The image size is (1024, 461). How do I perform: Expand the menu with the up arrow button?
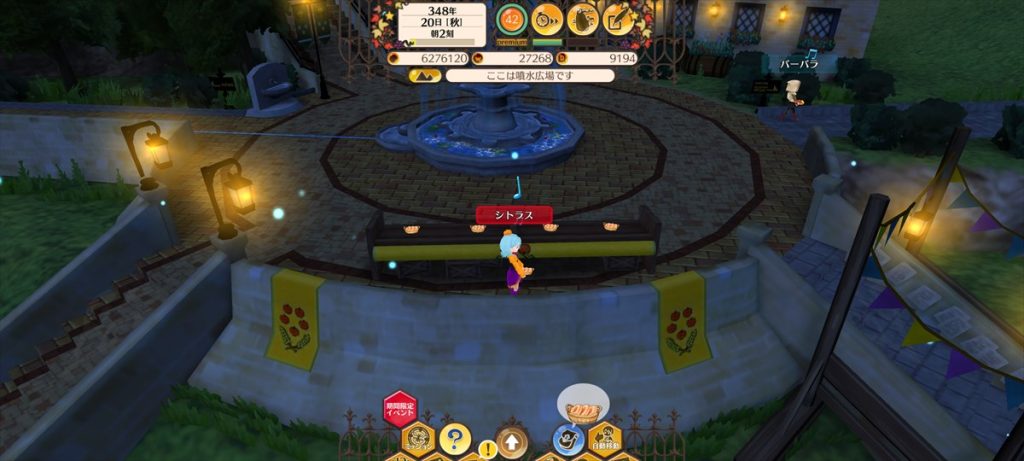[x=511, y=439]
